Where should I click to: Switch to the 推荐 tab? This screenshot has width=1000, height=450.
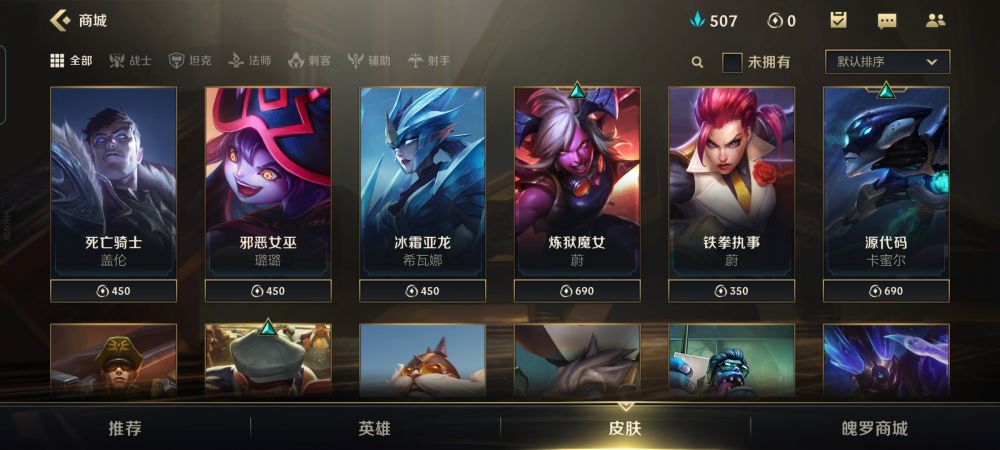coord(125,429)
